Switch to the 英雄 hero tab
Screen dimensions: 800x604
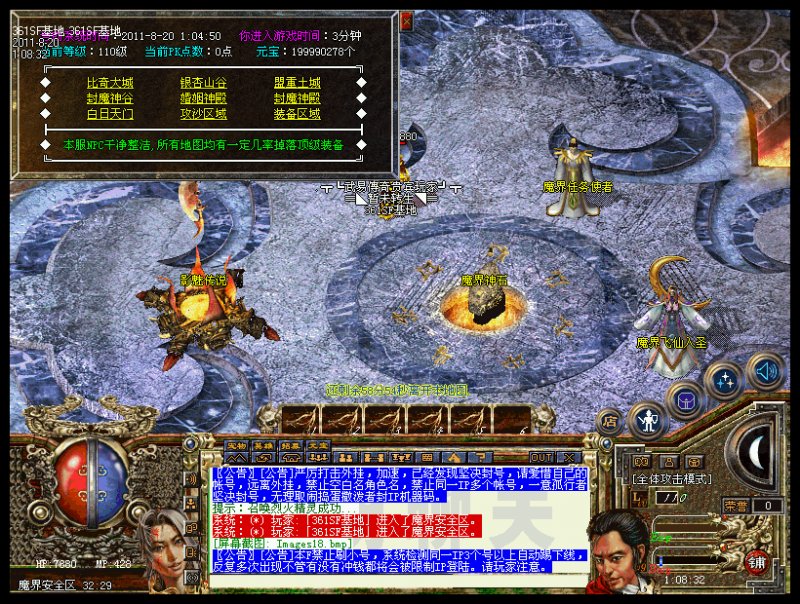click(x=262, y=446)
